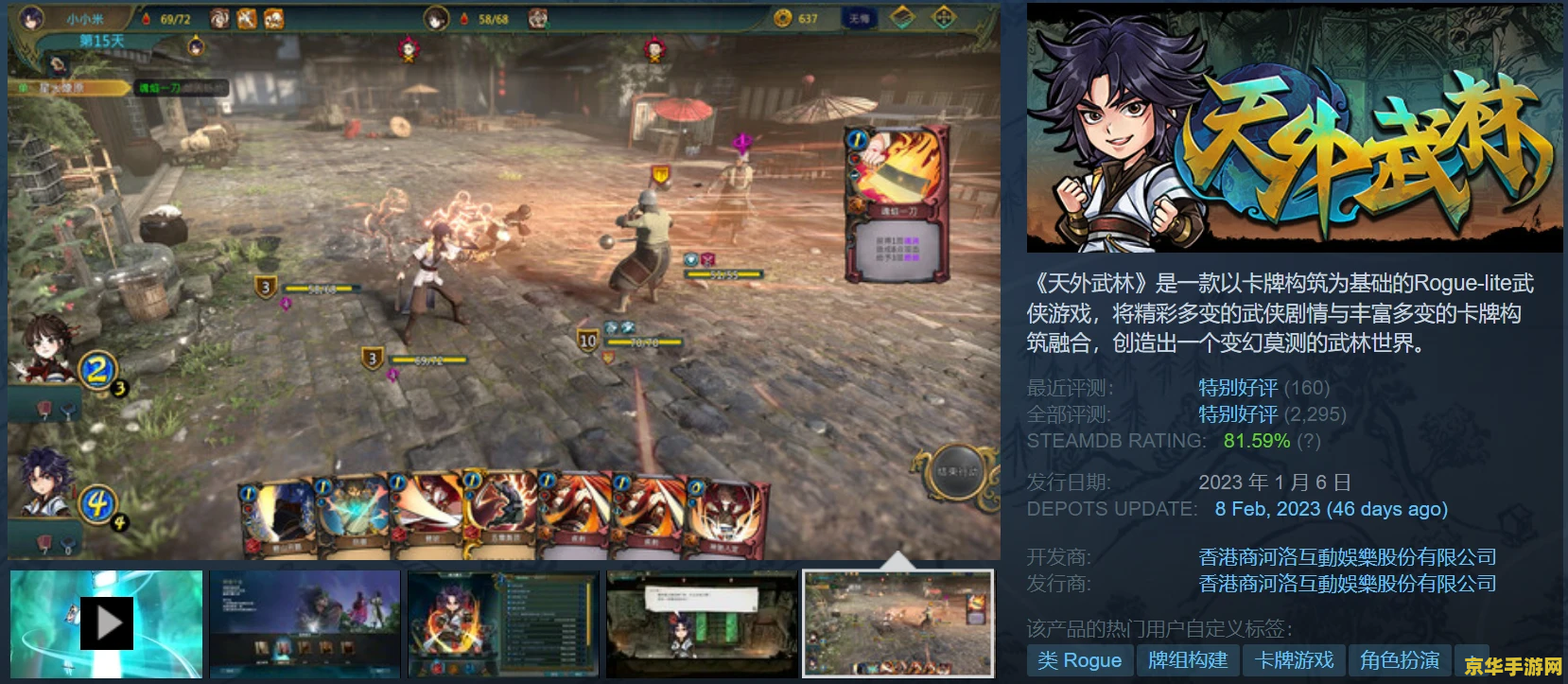End the turn with the round 结束行动 button

click(x=957, y=472)
